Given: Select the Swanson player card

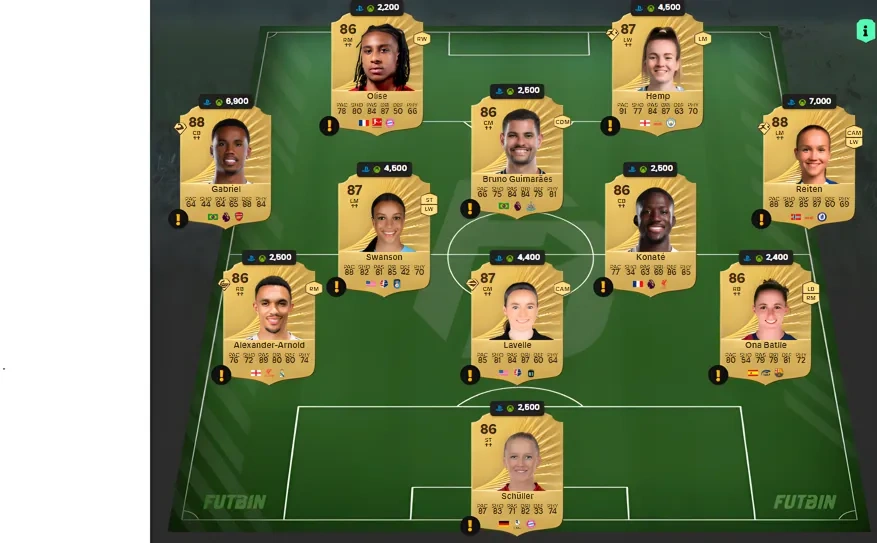Looking at the screenshot, I should point(384,230).
